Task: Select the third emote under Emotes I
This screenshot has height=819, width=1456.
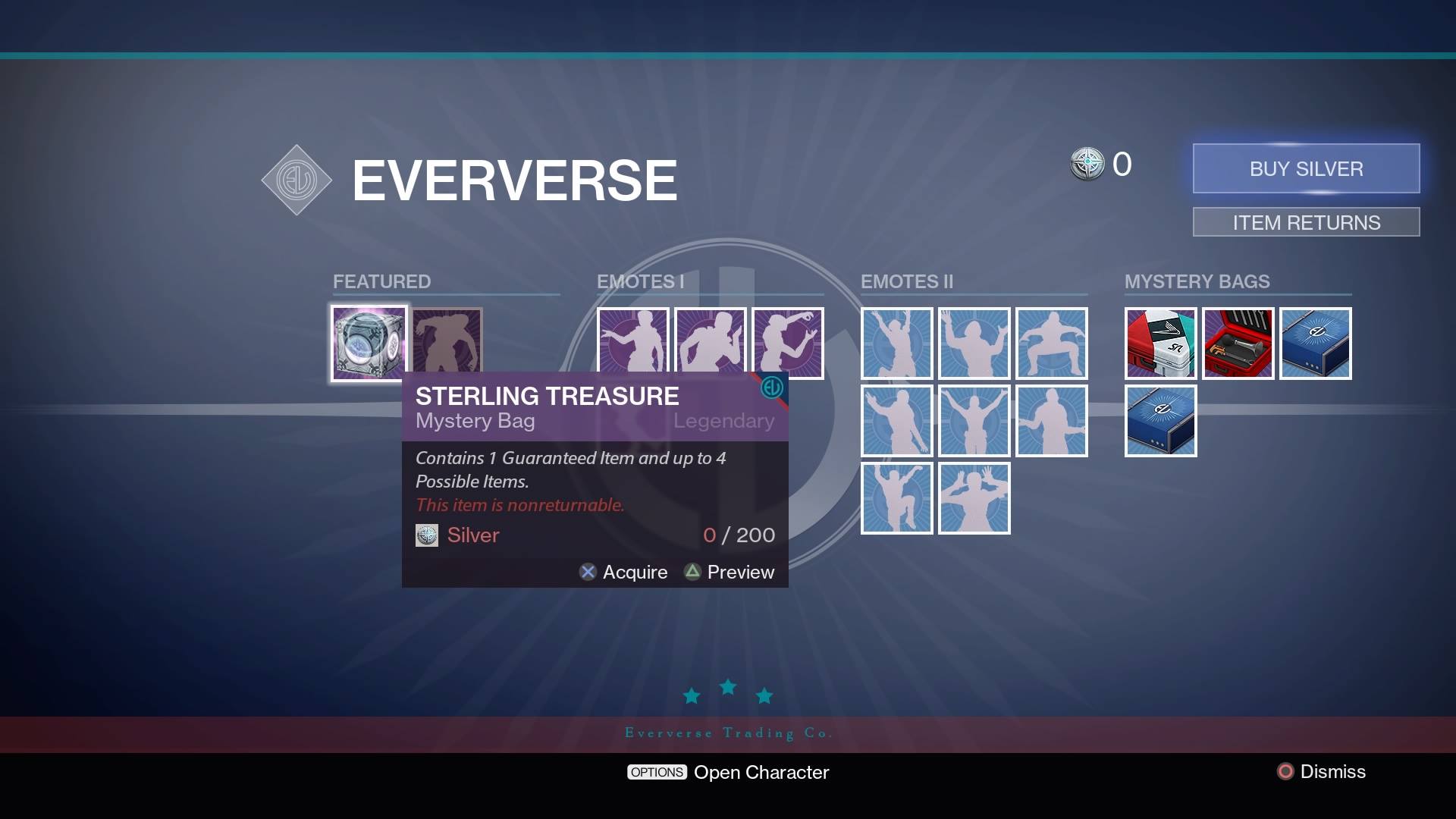Action: [787, 343]
